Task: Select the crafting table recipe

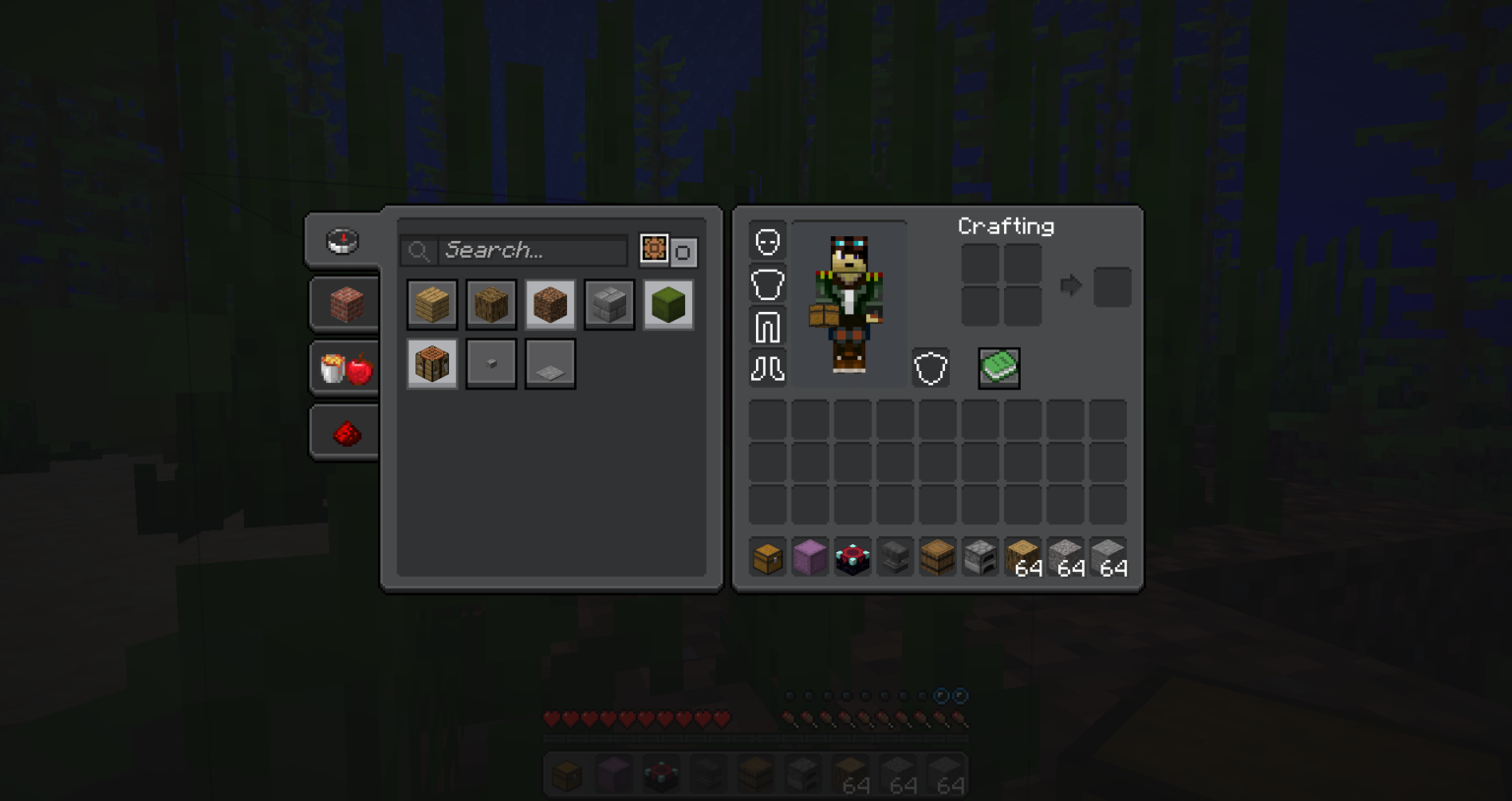Action: [x=432, y=362]
